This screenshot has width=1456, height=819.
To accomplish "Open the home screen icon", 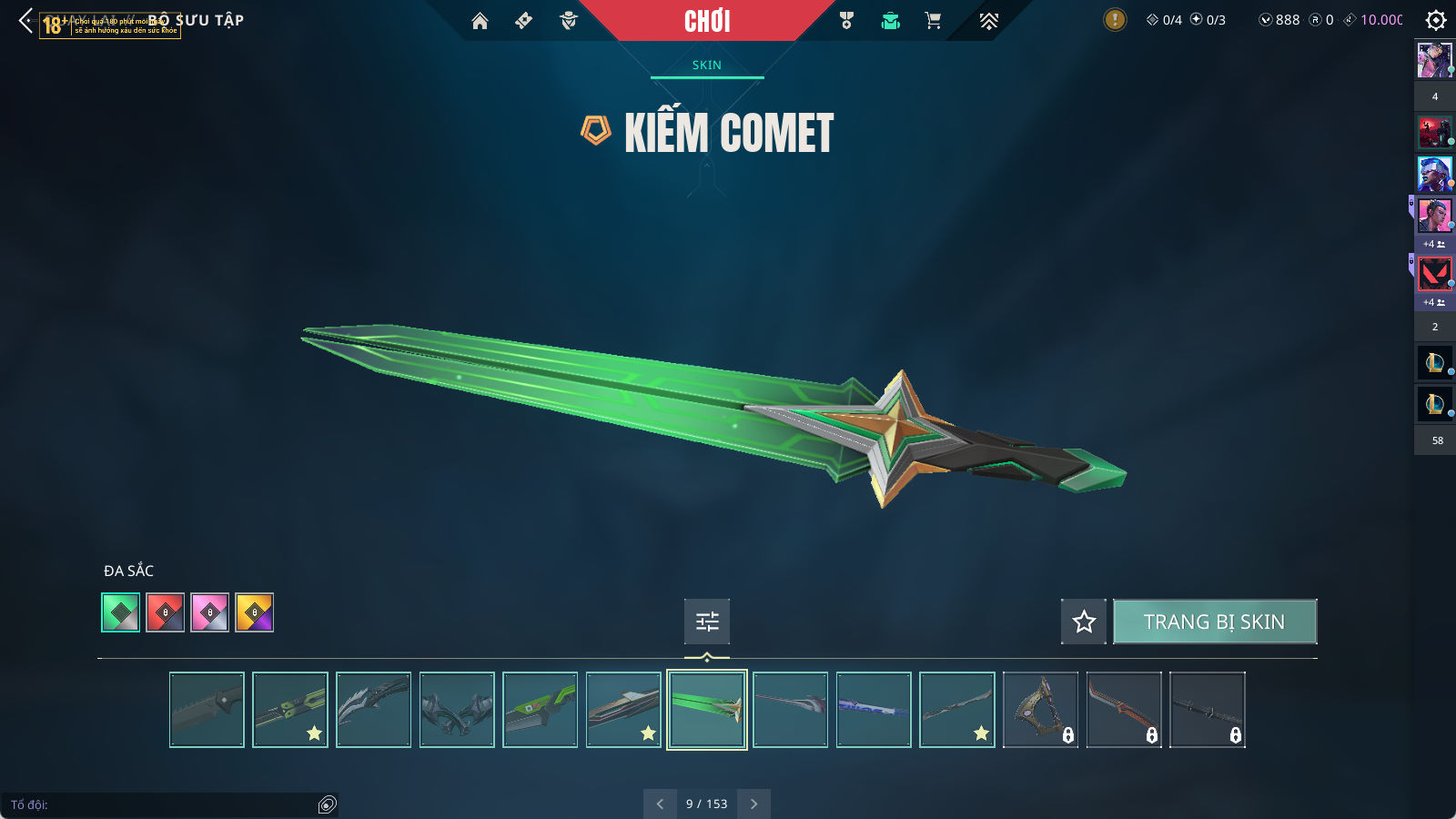I will click(480, 21).
